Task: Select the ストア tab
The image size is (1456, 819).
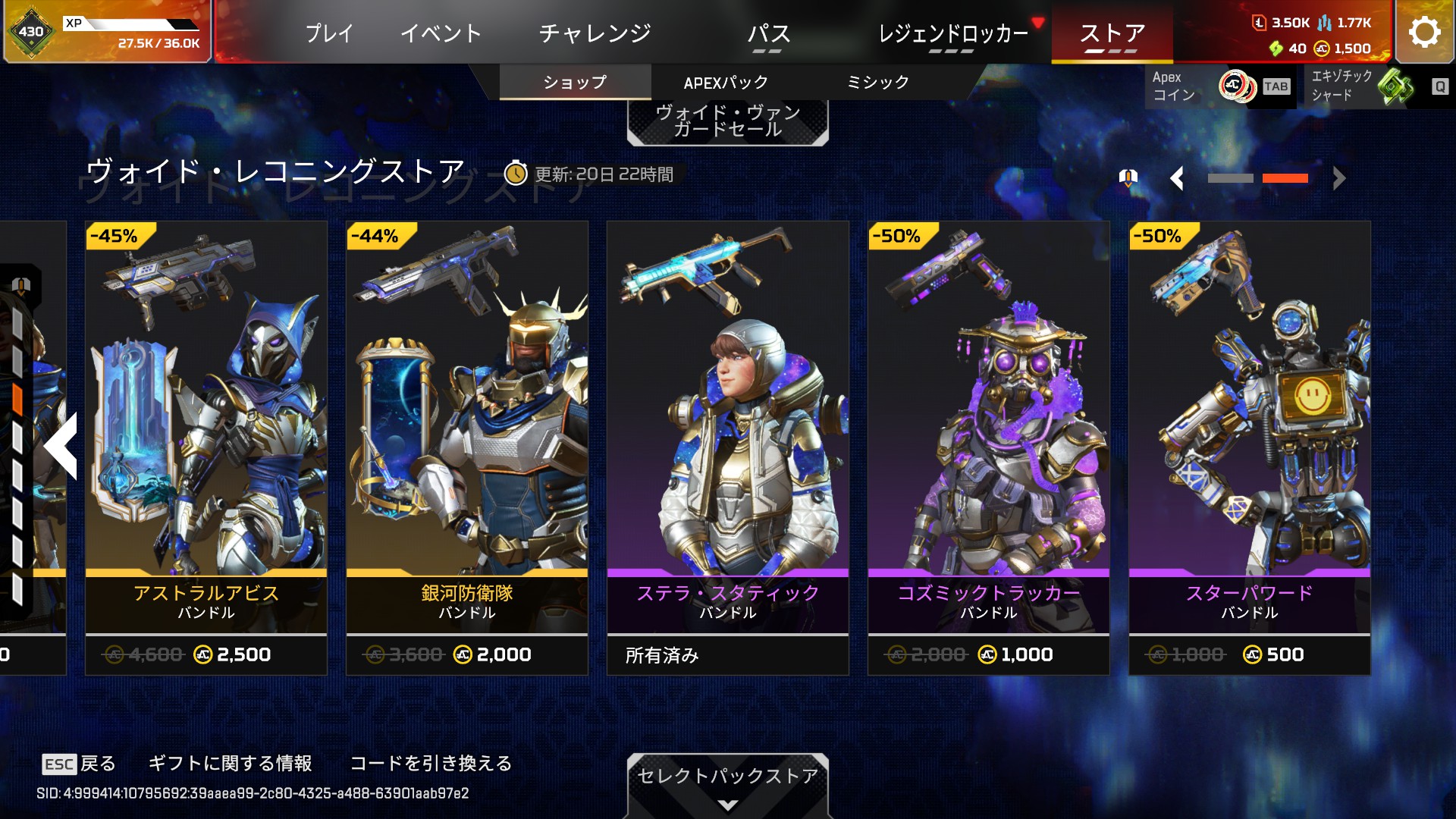Action: pyautogui.click(x=1112, y=33)
